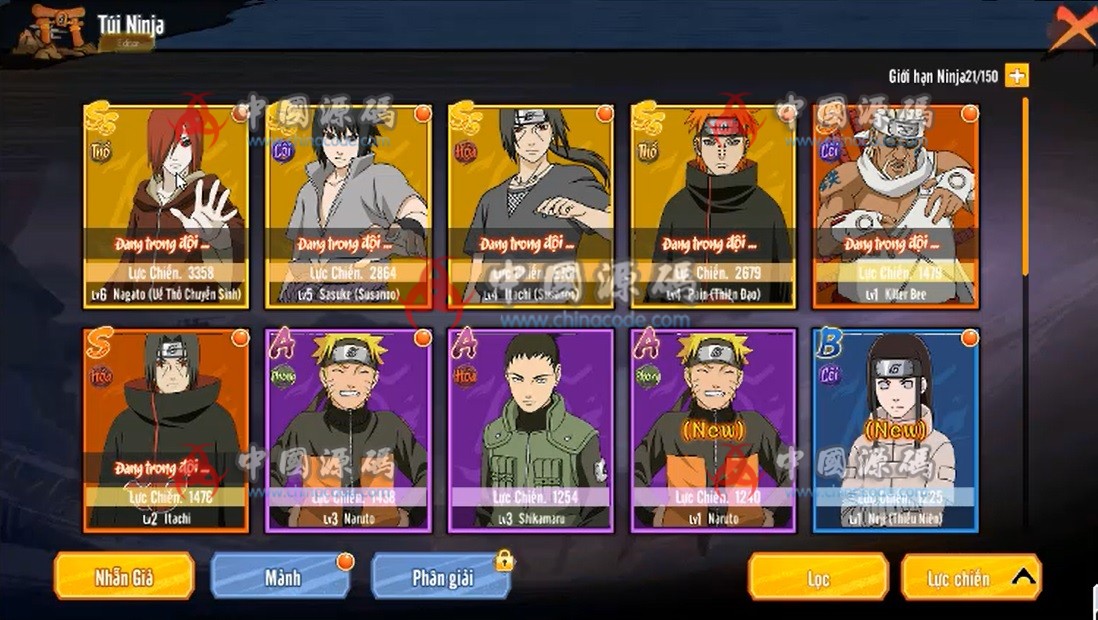Open the Lọc filter button
The width and height of the screenshot is (1098, 620).
pyautogui.click(x=818, y=578)
